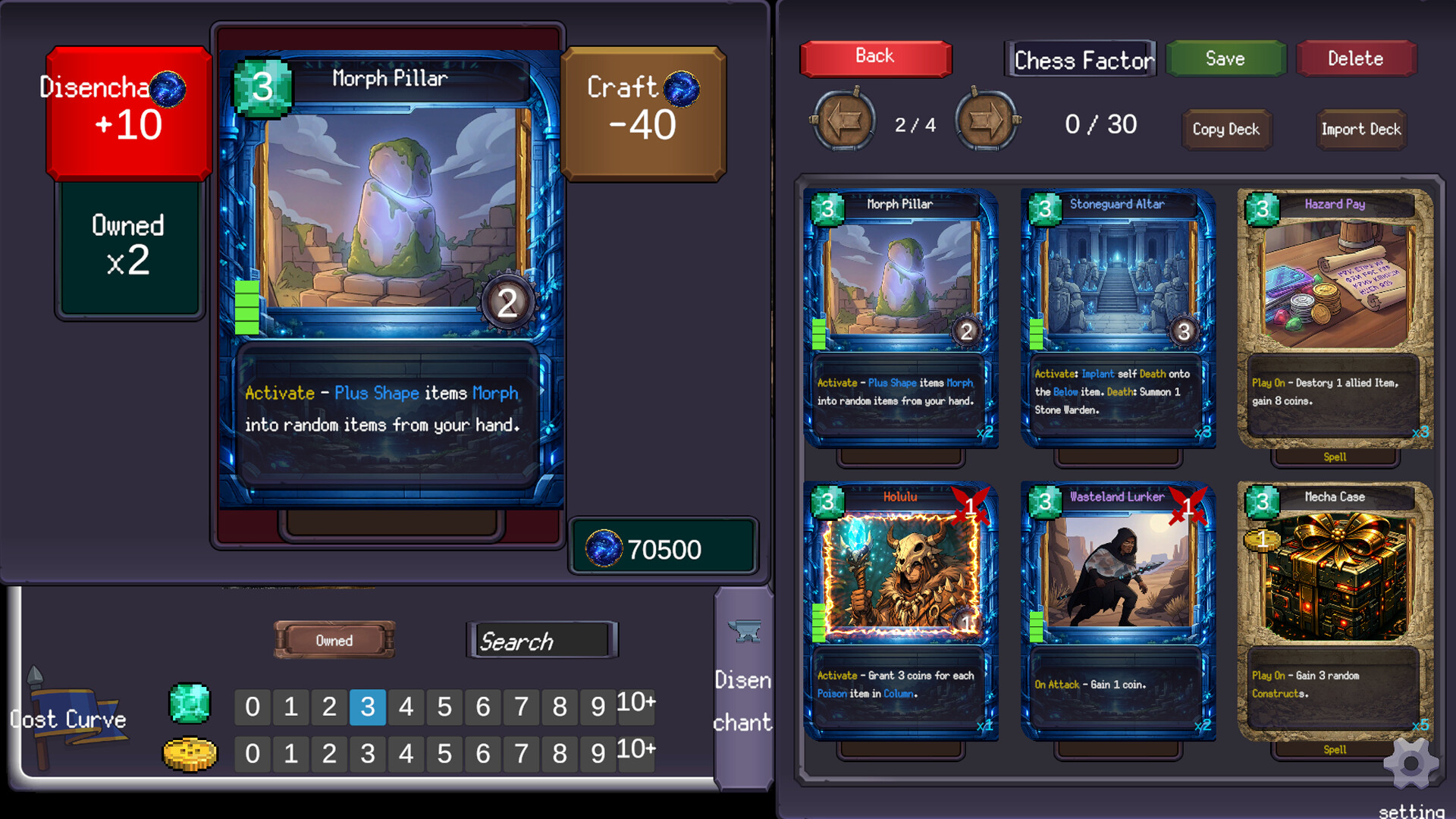Click Copy Deck
This screenshot has height=819, width=1456.
click(x=1226, y=130)
